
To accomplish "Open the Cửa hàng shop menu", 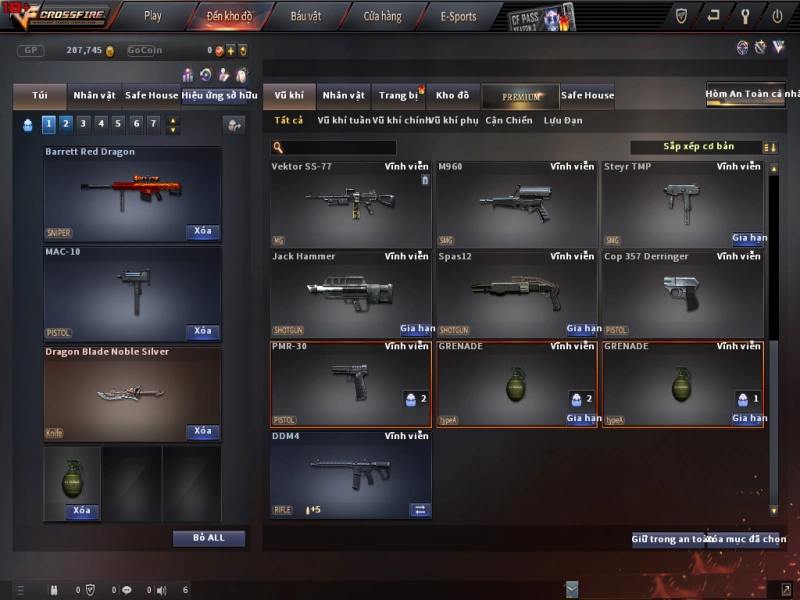I will [382, 16].
